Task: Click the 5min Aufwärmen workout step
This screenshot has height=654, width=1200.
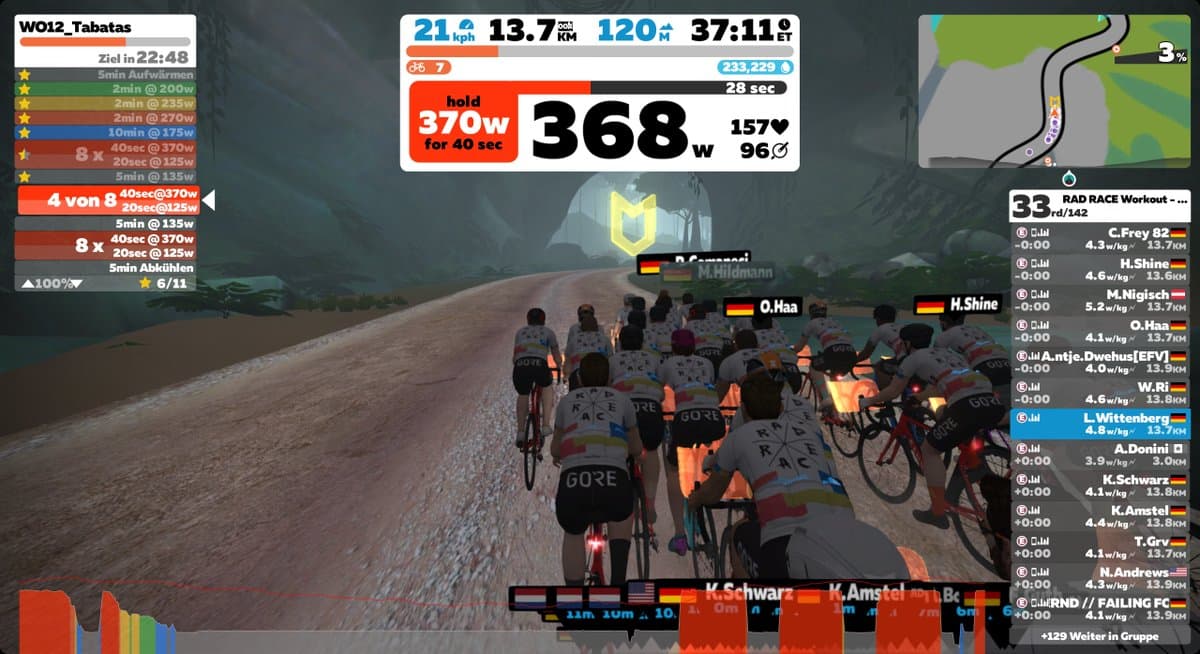Action: coord(107,75)
